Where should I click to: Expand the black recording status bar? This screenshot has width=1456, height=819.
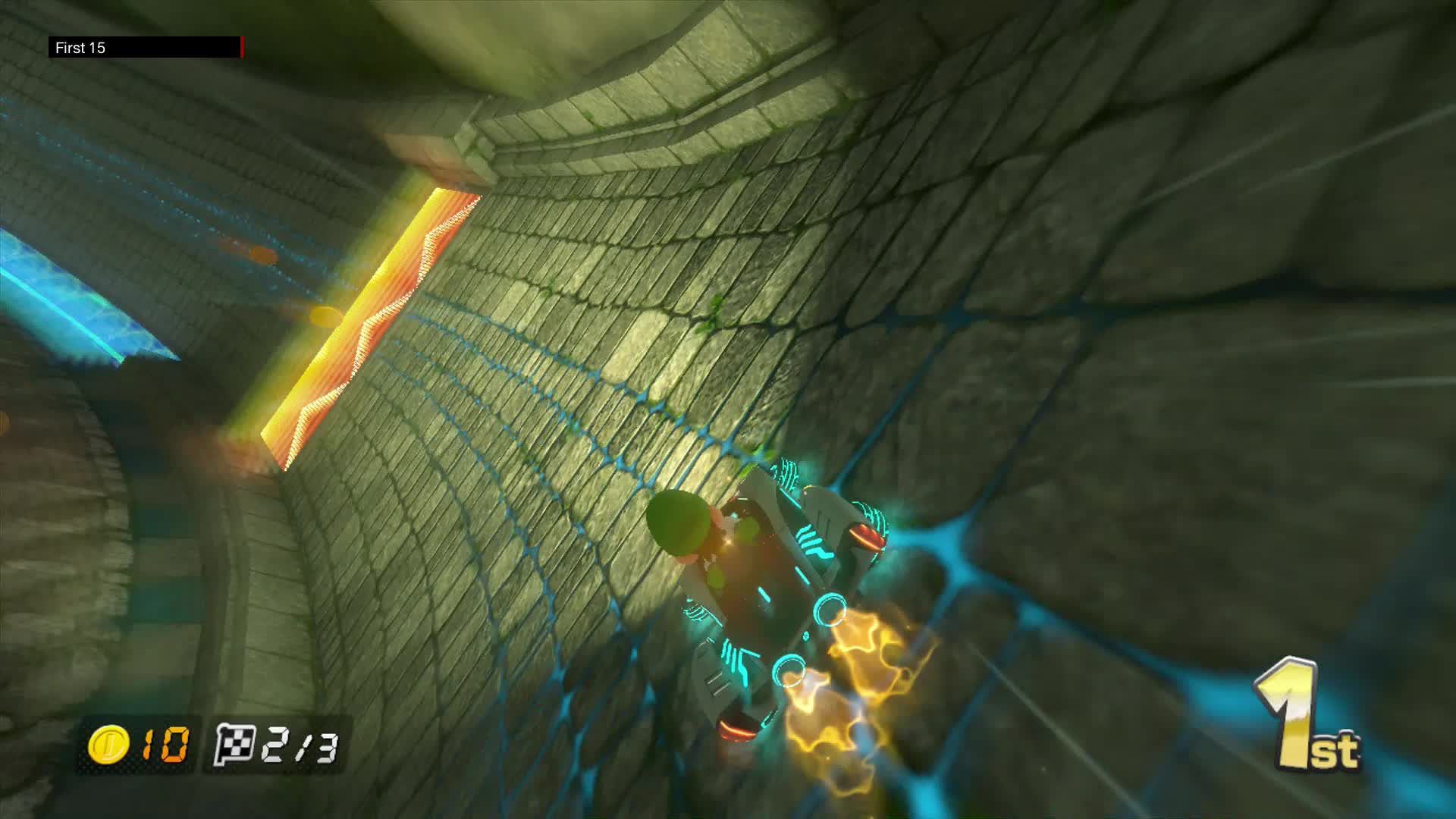coord(148,48)
